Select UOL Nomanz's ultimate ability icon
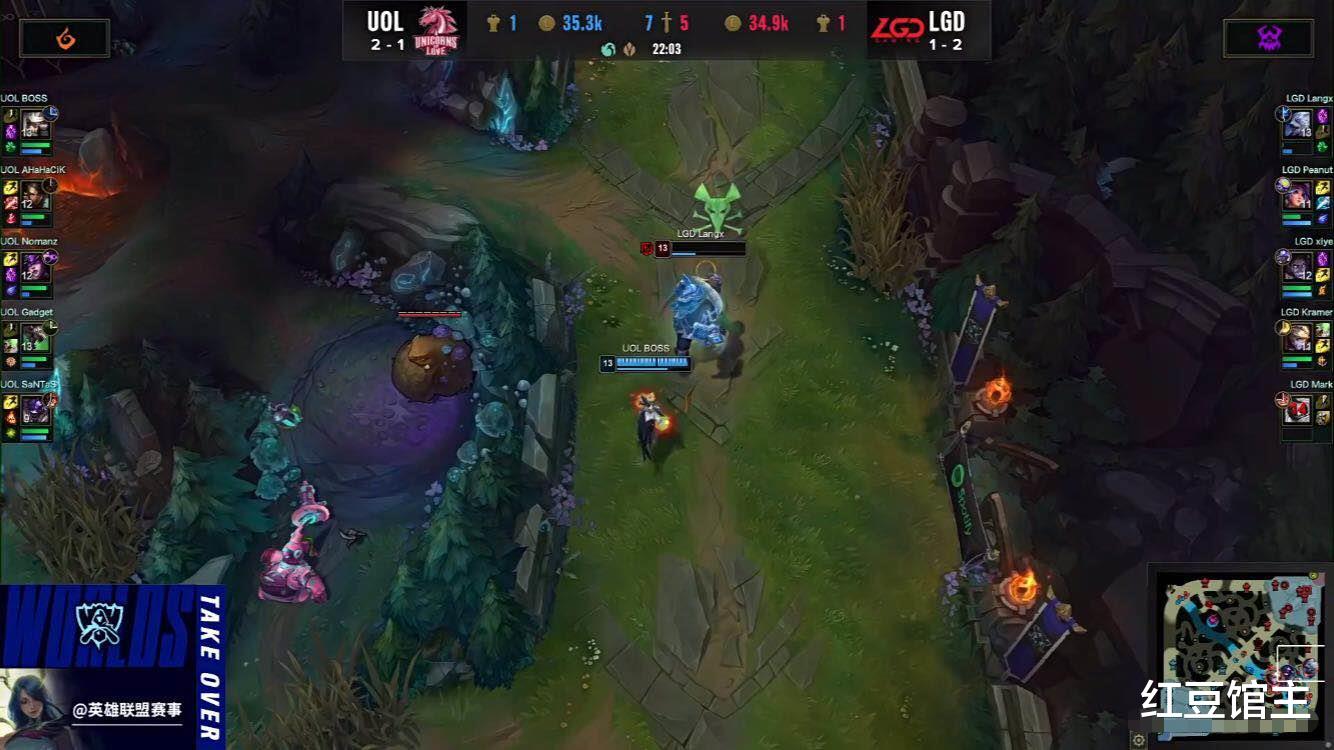Viewport: 1334px width, 750px height. 48,259
